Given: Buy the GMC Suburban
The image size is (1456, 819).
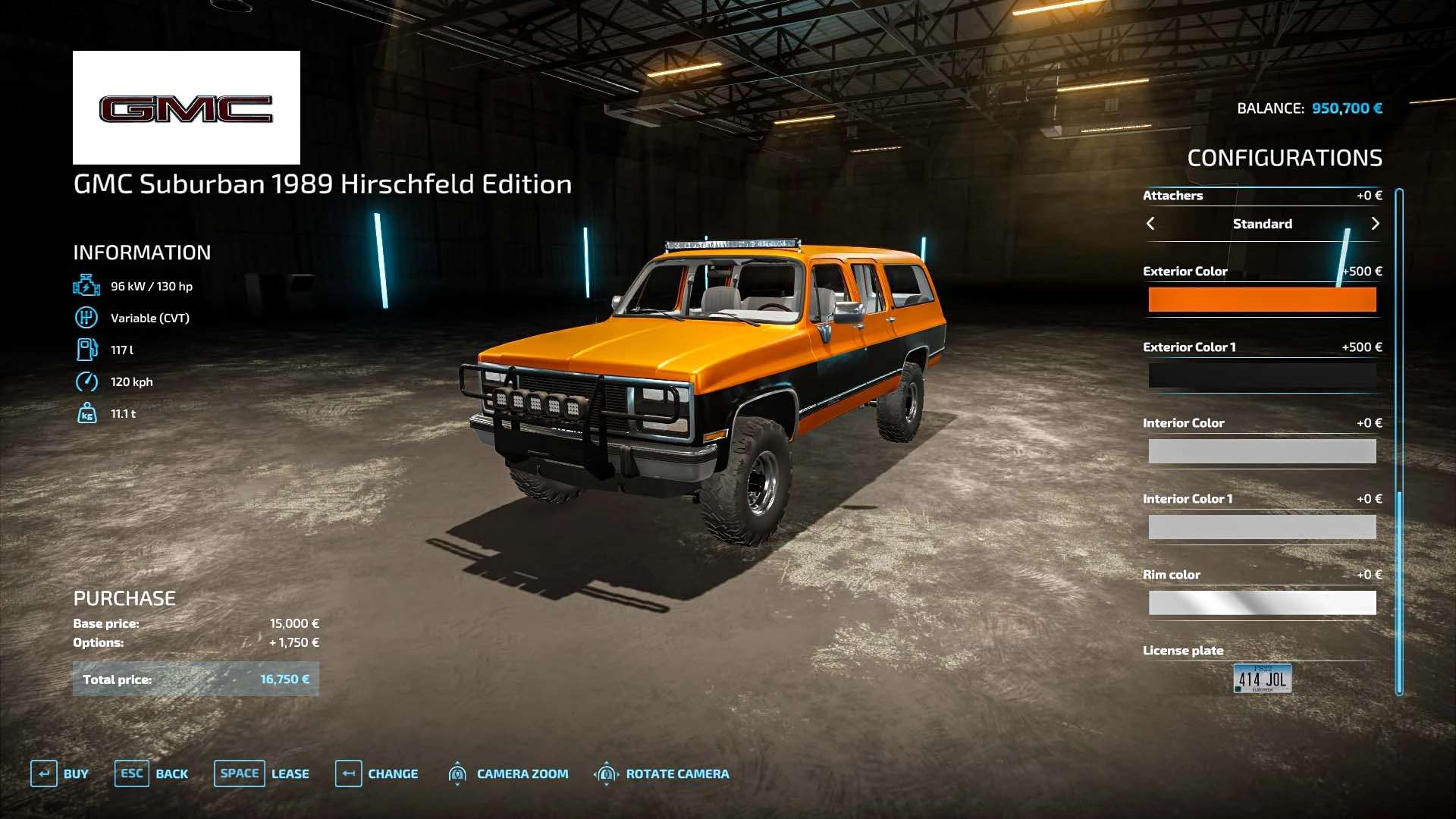Looking at the screenshot, I should 60,773.
